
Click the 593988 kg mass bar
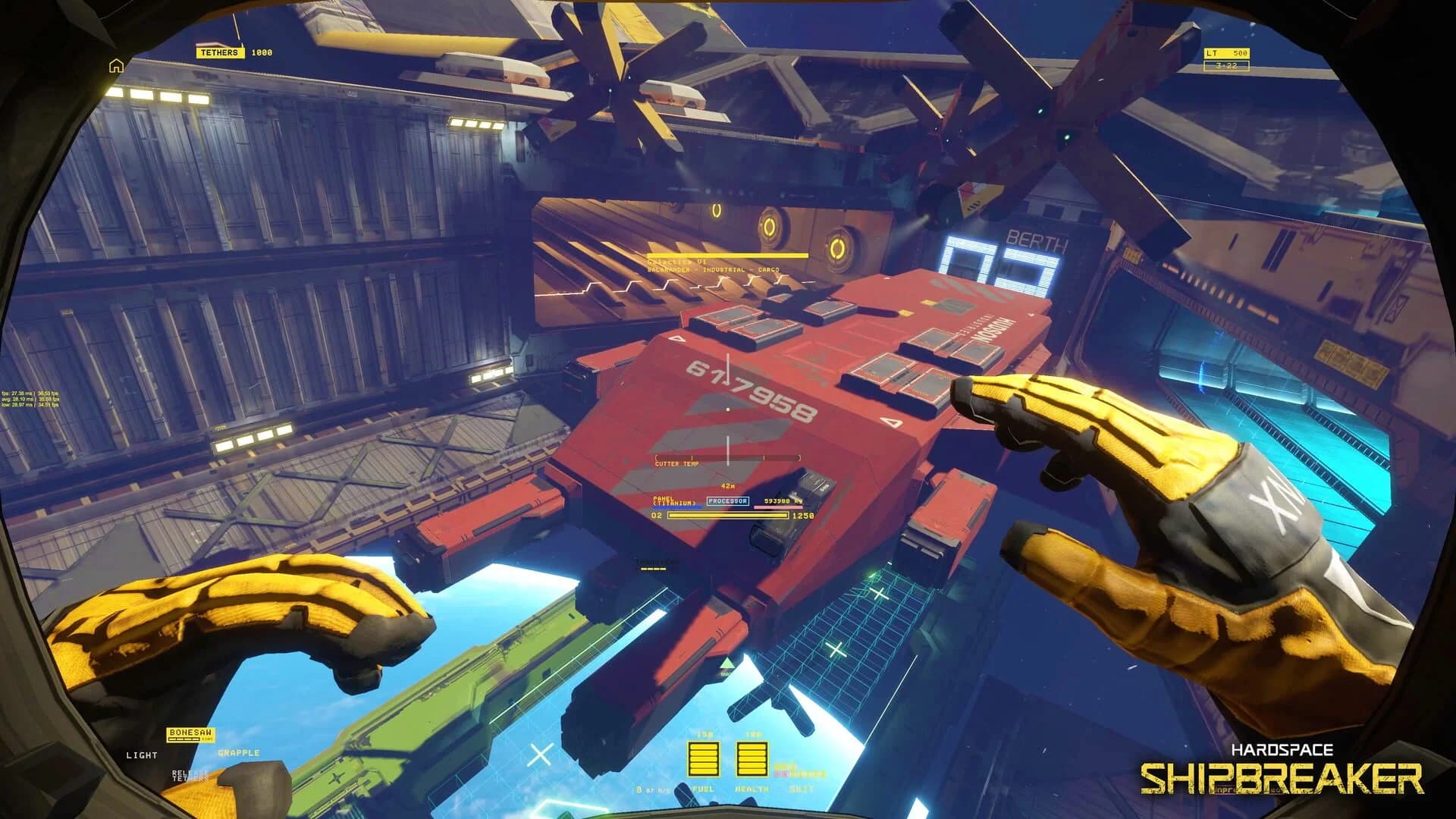(779, 501)
